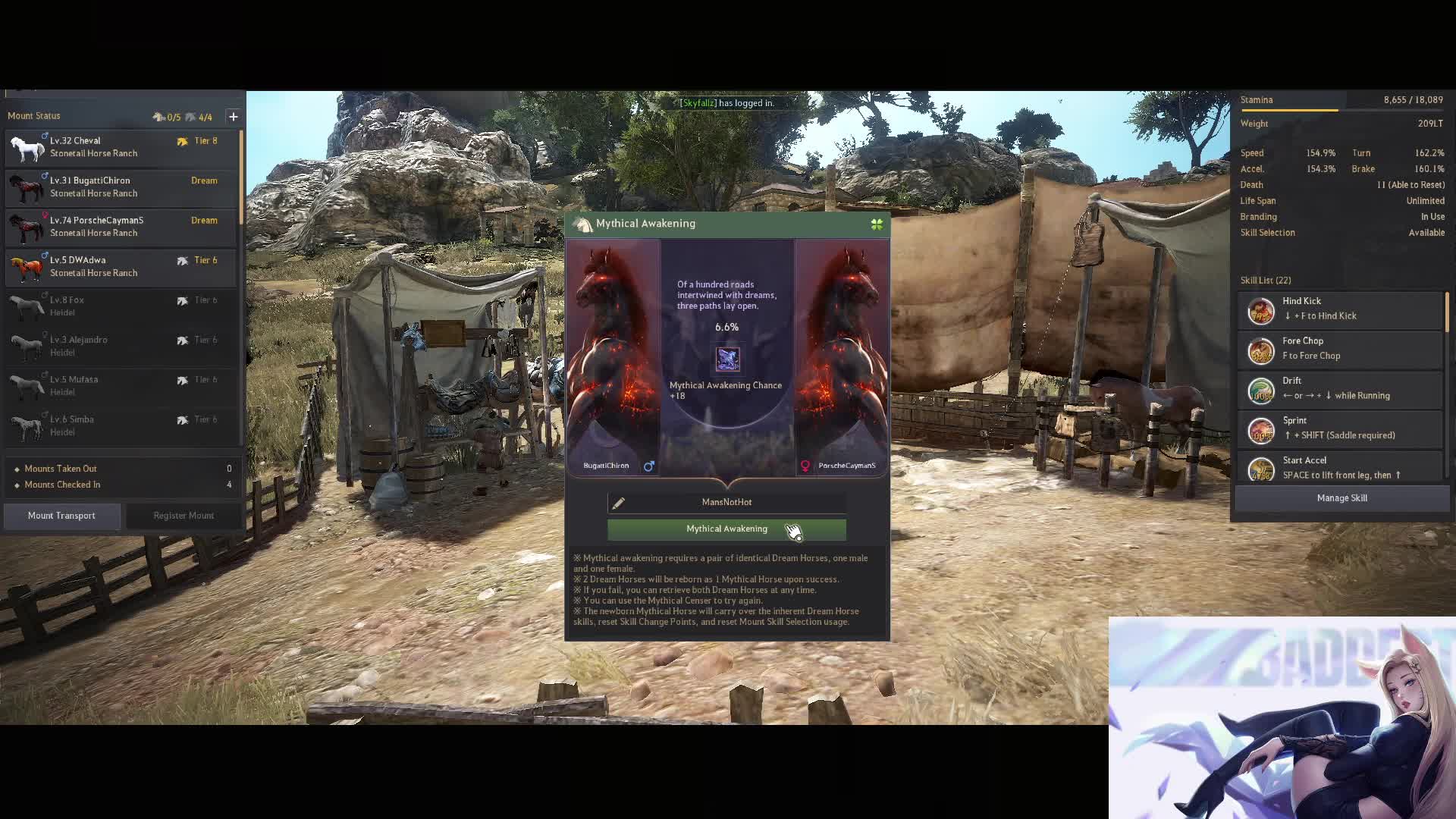This screenshot has width=1456, height=819.
Task: Select the Hind Kick skill entry
Action: pos(1339,309)
